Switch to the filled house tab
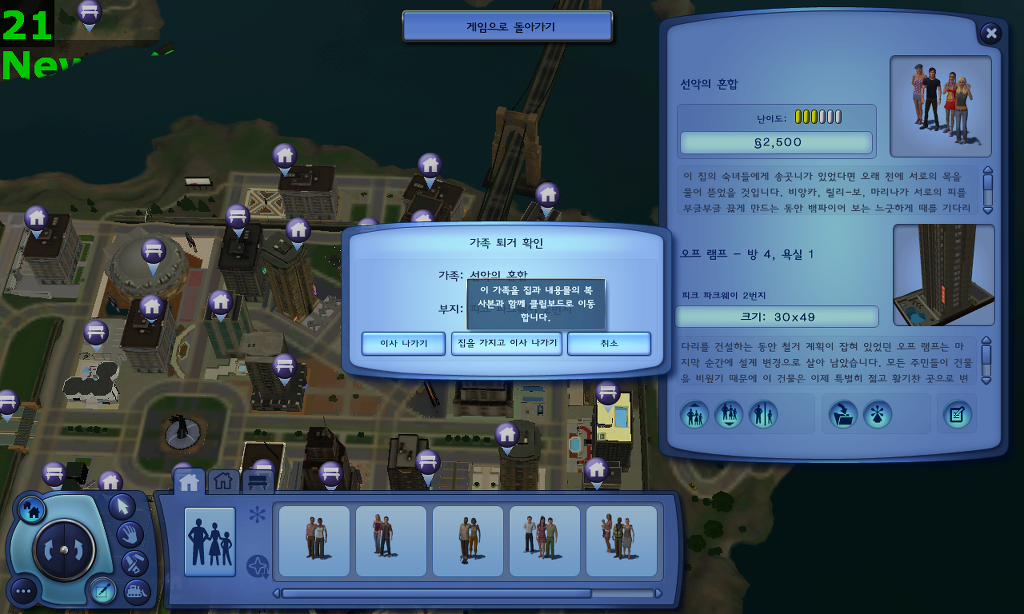1024x614 pixels. (188, 482)
